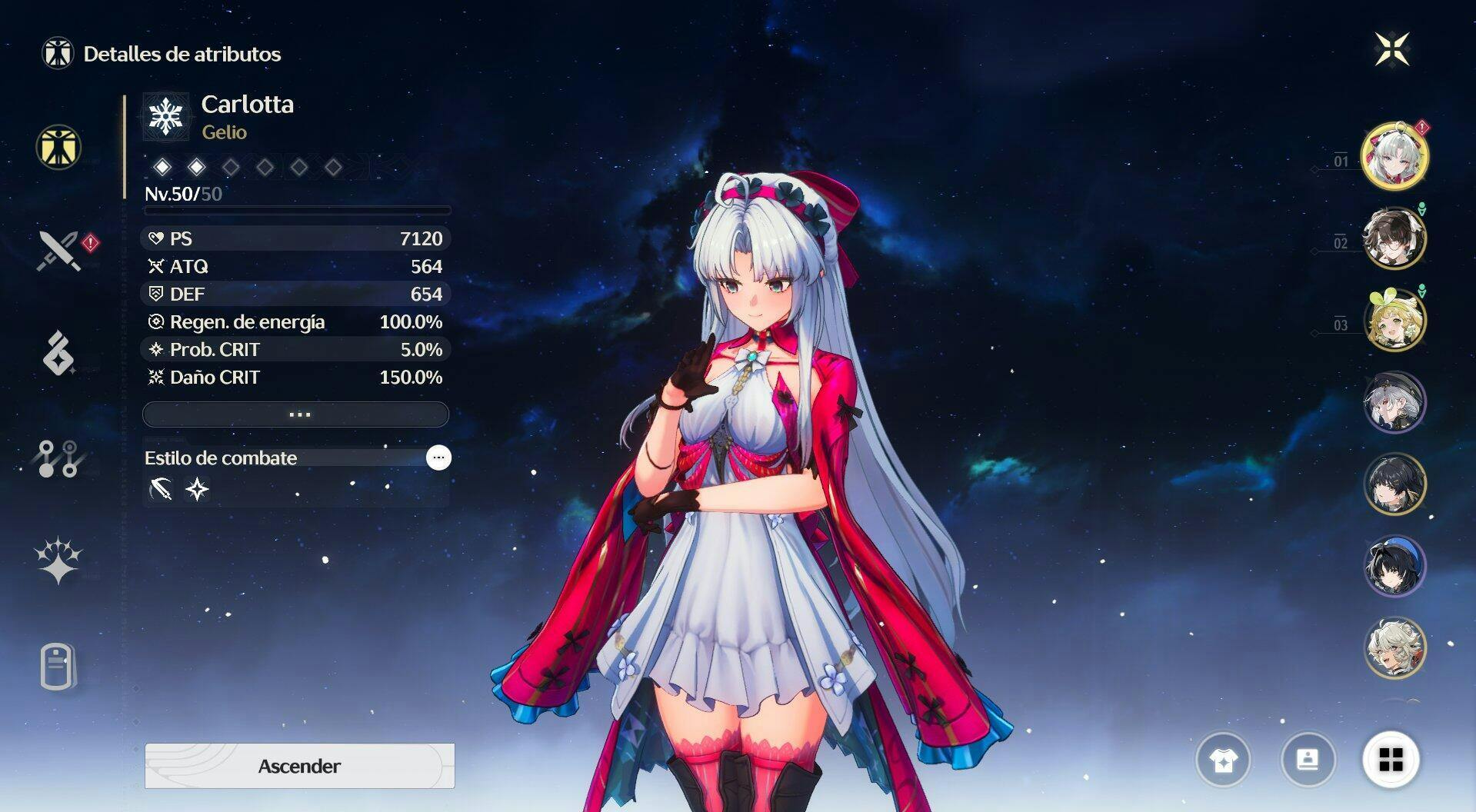
Task: Toggle the character grid view button
Action: coord(1391,760)
